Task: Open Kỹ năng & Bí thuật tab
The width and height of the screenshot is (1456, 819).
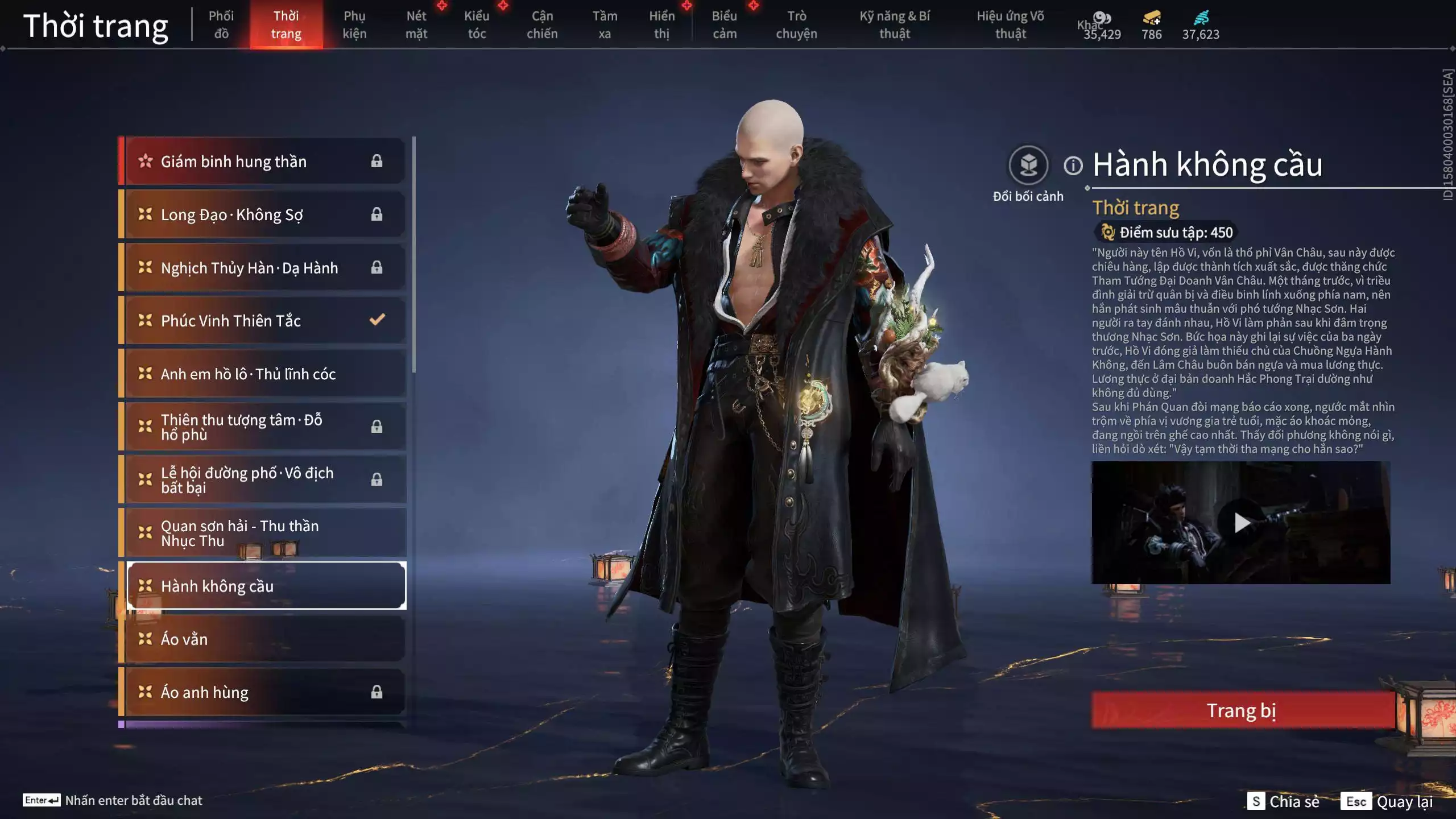Action: pyautogui.click(x=895, y=24)
